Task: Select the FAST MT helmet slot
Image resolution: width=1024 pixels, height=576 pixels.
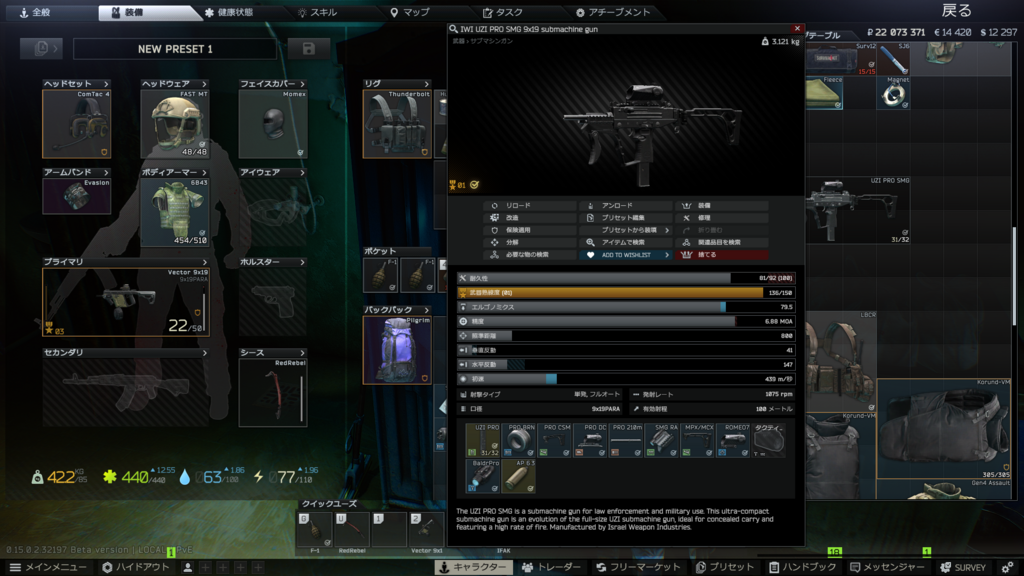Action: coord(174,123)
